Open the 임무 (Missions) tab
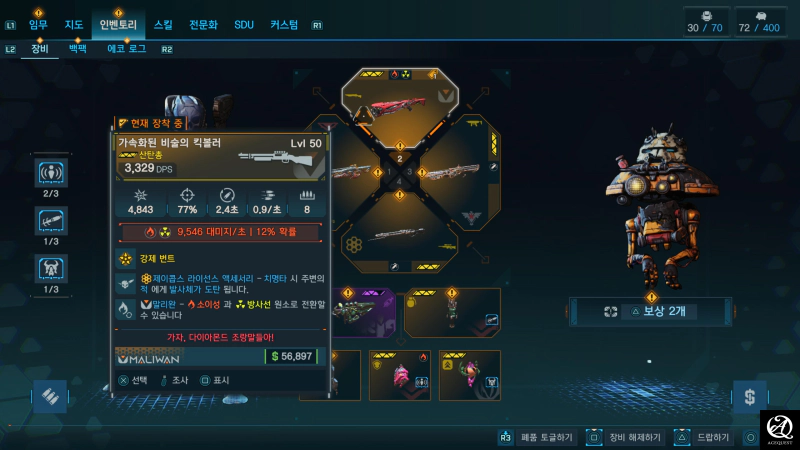This screenshot has width=800, height=450. coord(38,24)
